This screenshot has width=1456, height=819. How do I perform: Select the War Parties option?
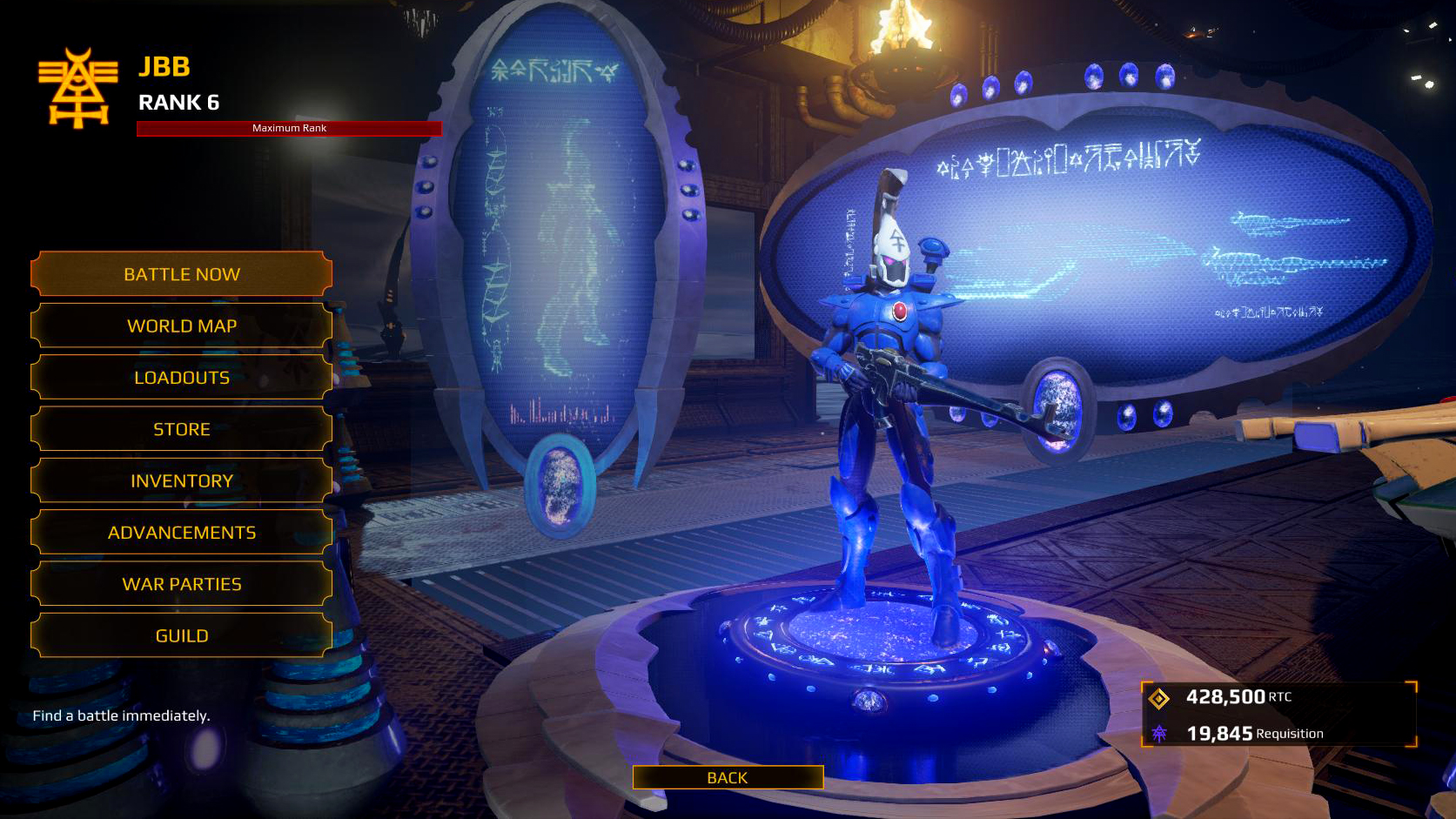pos(181,584)
